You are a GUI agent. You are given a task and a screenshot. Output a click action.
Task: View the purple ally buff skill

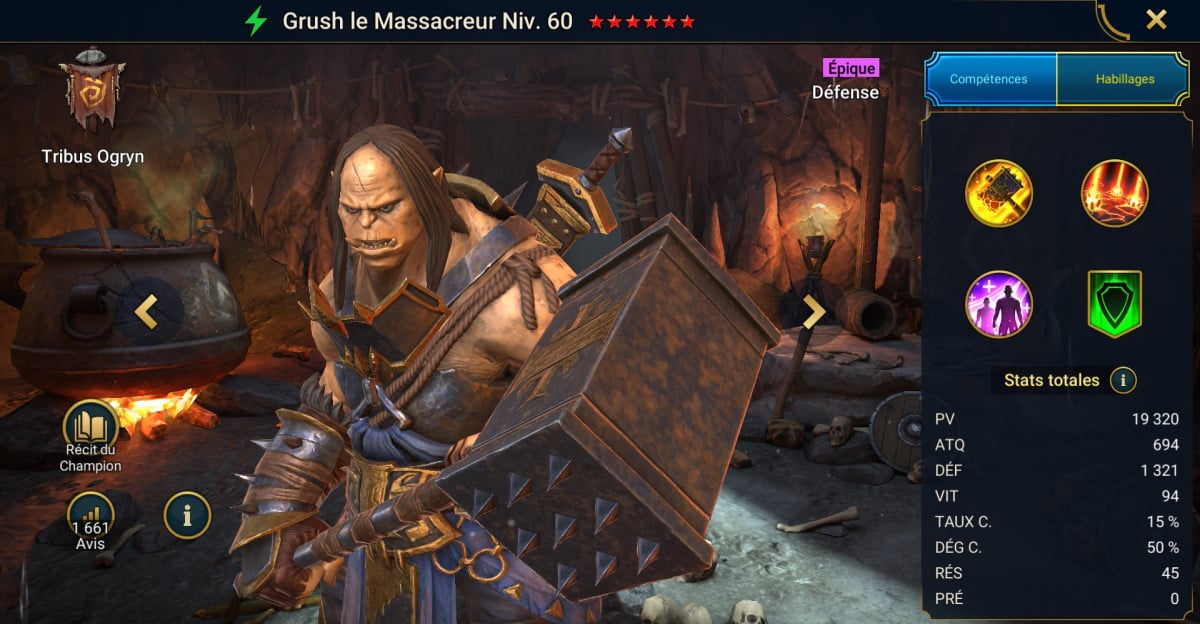[x=999, y=304]
